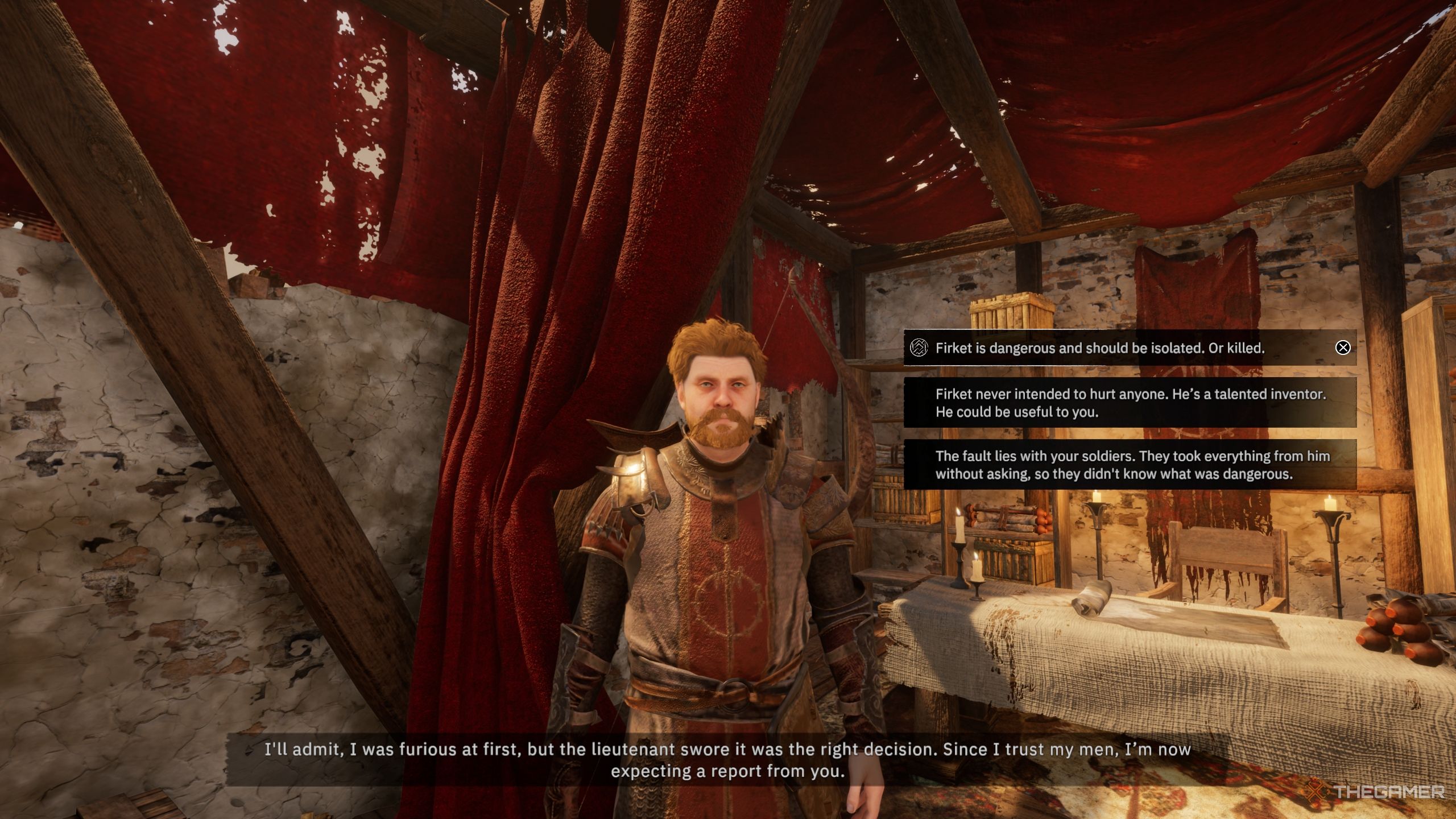Viewport: 1456px width, 819px height.
Task: Pick "The fault lies with your soldiers" reply
Action: coord(1132,465)
